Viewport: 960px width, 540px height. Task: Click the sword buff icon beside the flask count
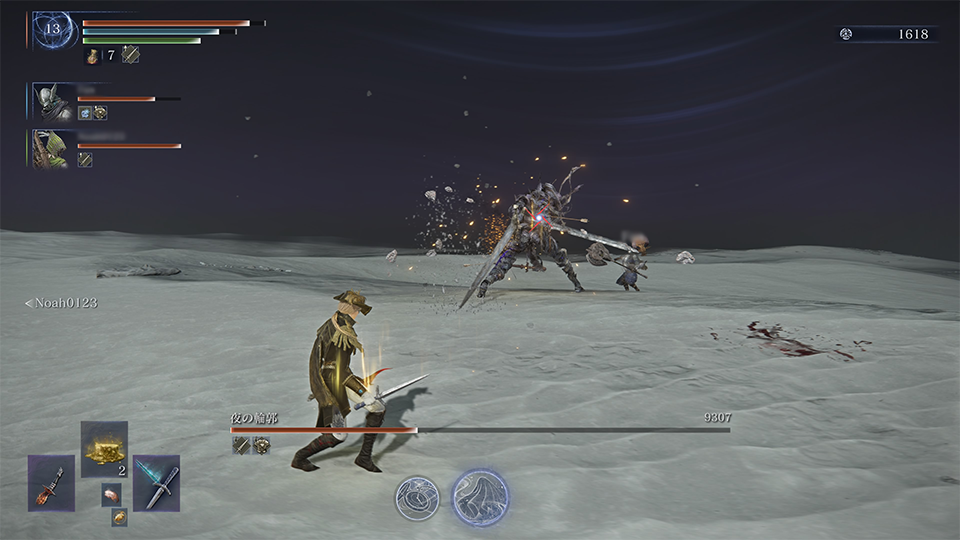[x=130, y=55]
